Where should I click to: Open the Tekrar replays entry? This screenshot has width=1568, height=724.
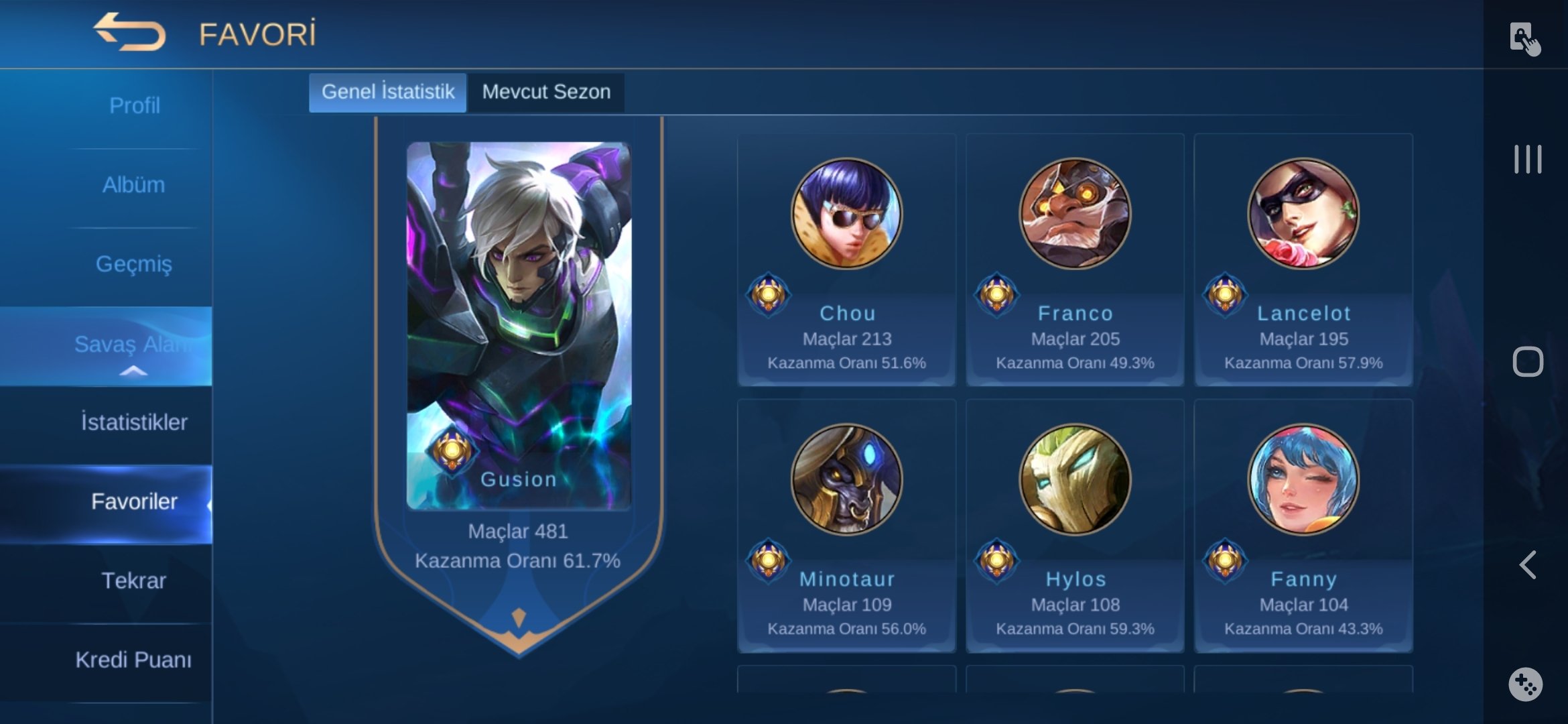(x=134, y=581)
